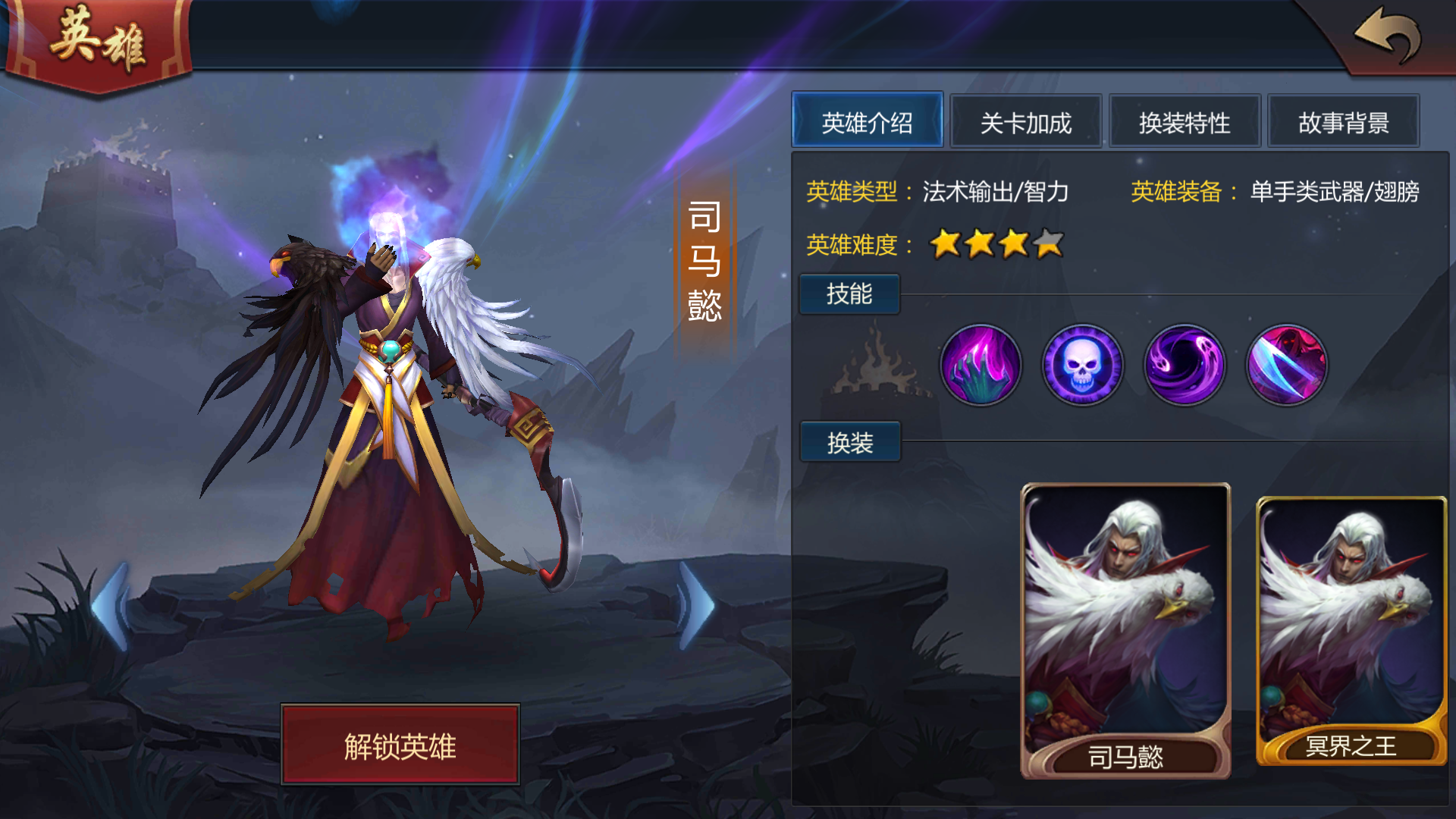The image size is (1456, 819).
Task: Click the 换装 section label
Action: 849,442
